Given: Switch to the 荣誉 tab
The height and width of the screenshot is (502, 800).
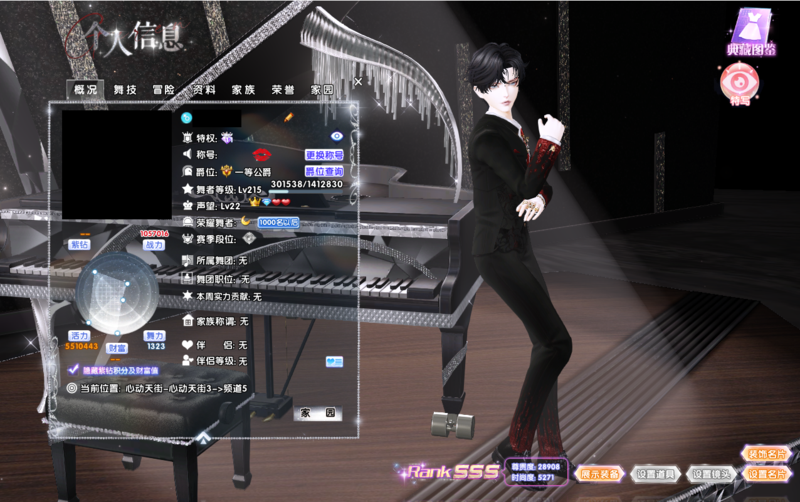Looking at the screenshot, I should click(283, 90).
